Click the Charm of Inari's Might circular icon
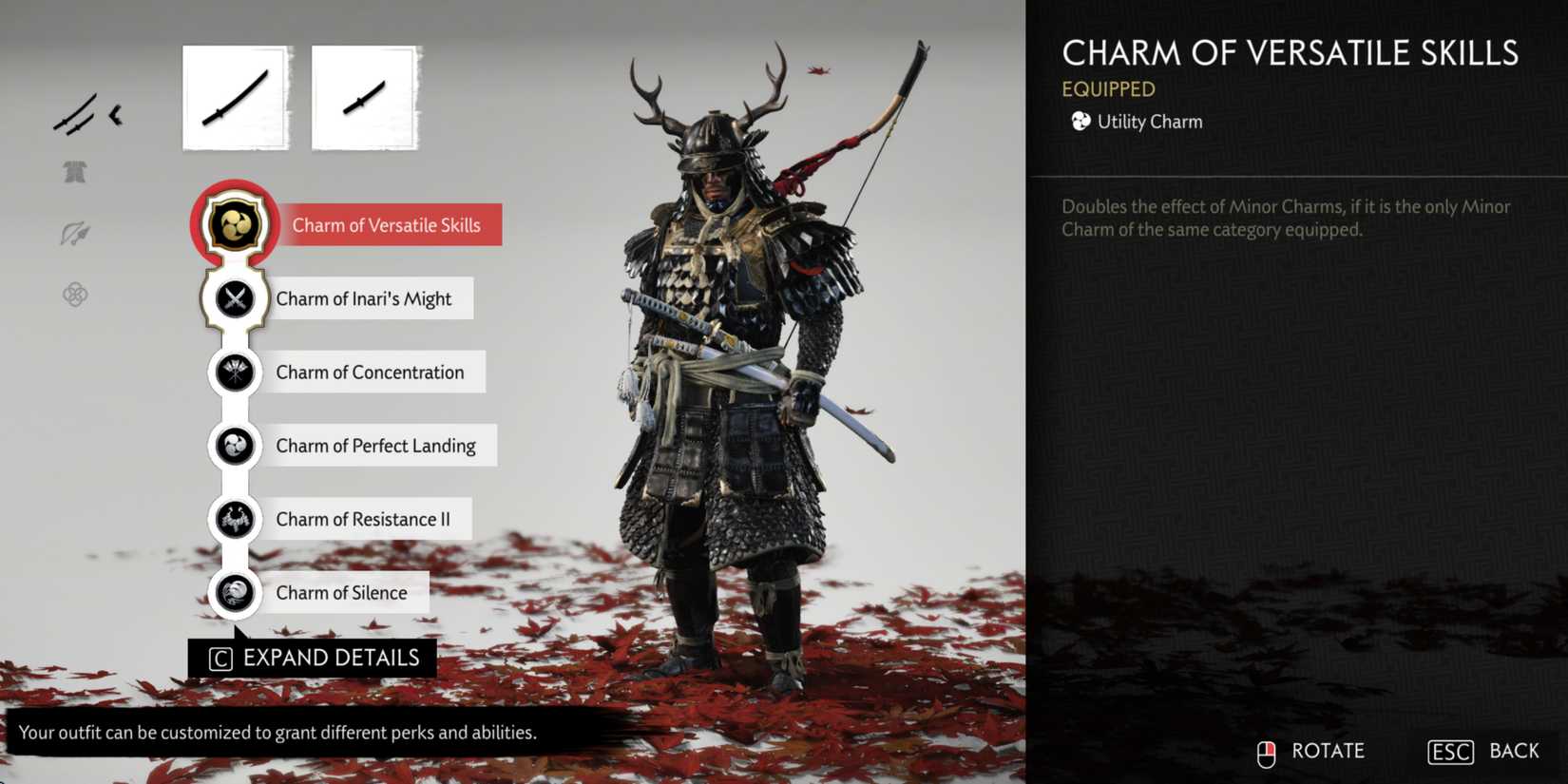Image resolution: width=1568 pixels, height=784 pixels. (234, 297)
